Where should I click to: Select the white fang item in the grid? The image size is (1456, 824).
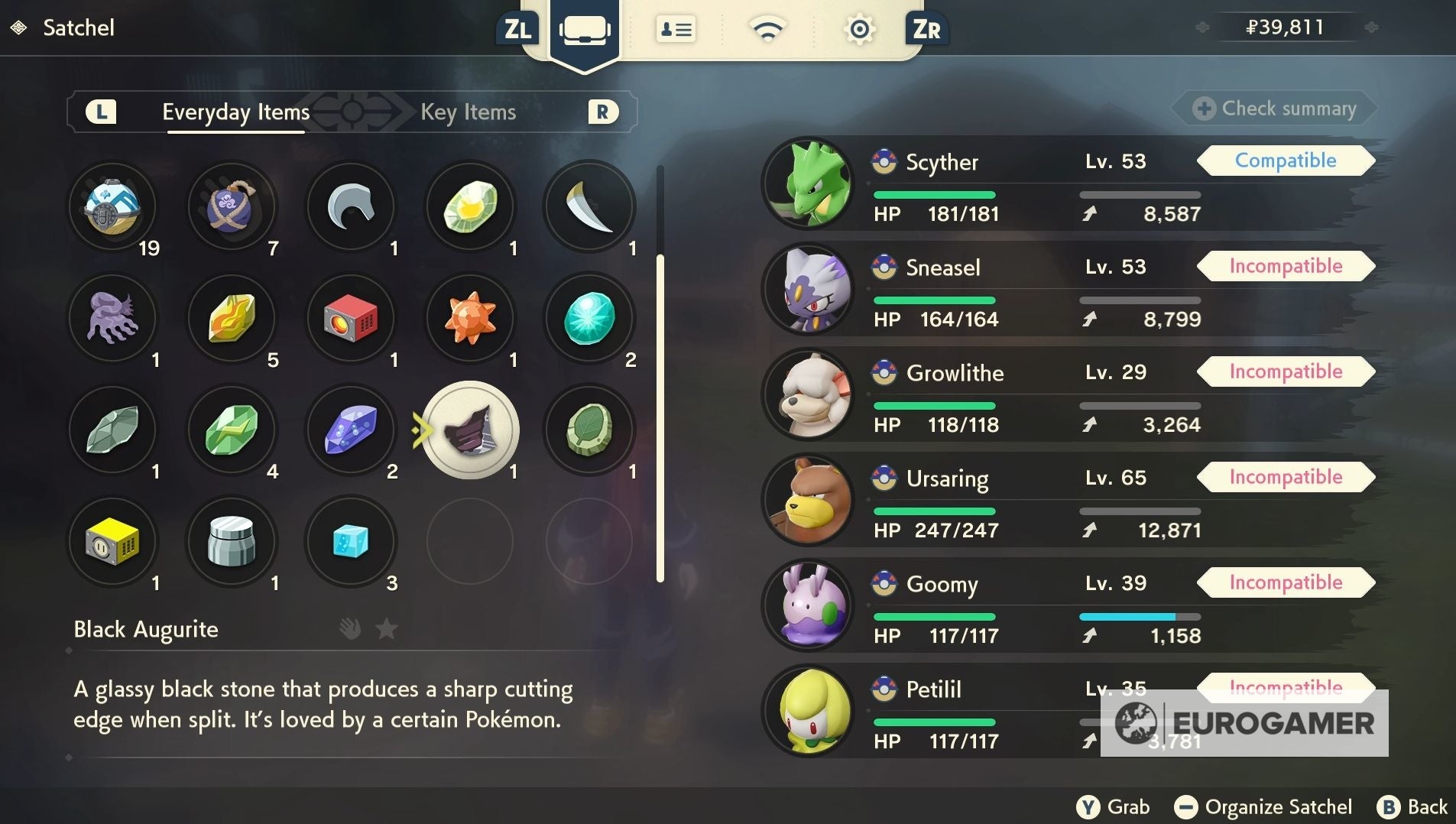589,206
